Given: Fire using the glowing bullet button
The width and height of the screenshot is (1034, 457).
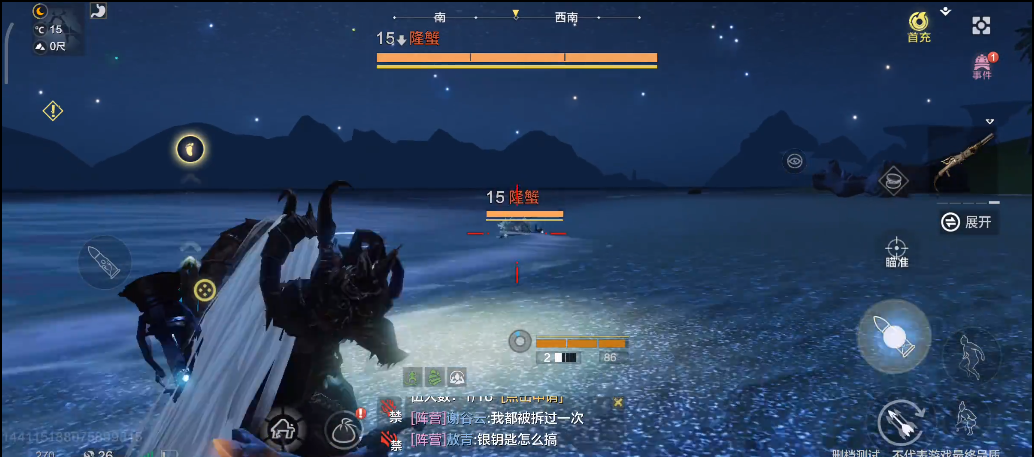Looking at the screenshot, I should click(893, 336).
